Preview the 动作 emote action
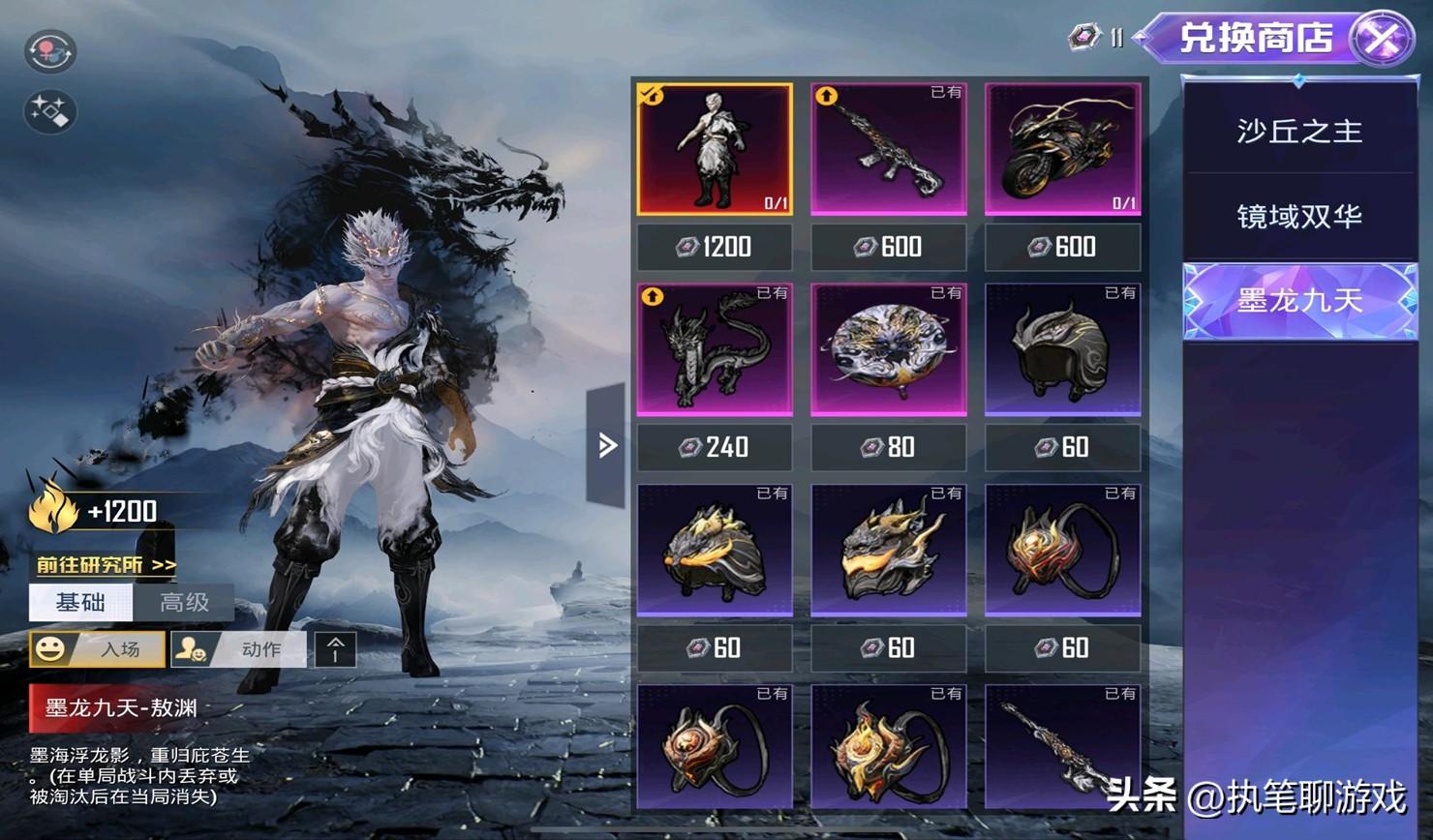This screenshot has height=840, width=1433. tap(238, 648)
